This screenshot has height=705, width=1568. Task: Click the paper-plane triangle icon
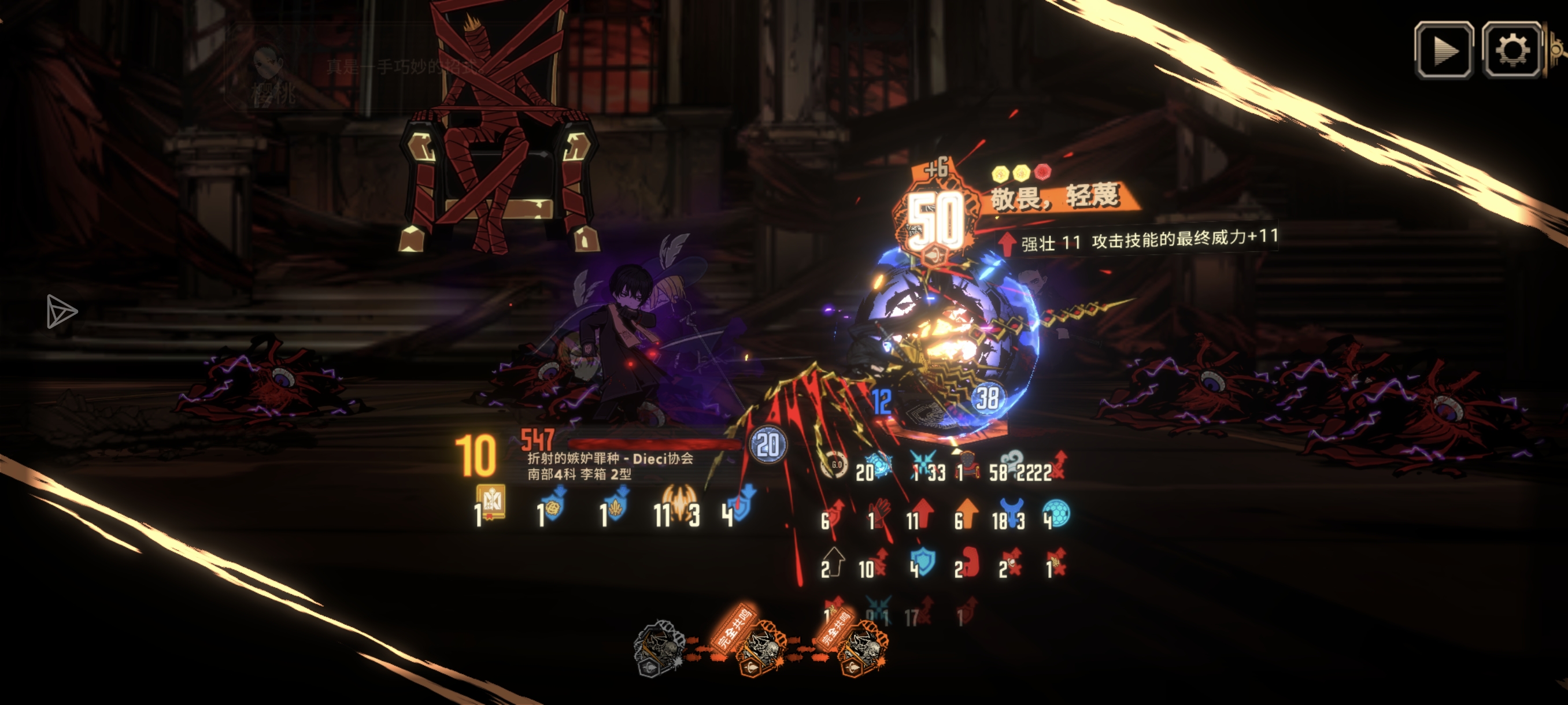pyautogui.click(x=61, y=312)
